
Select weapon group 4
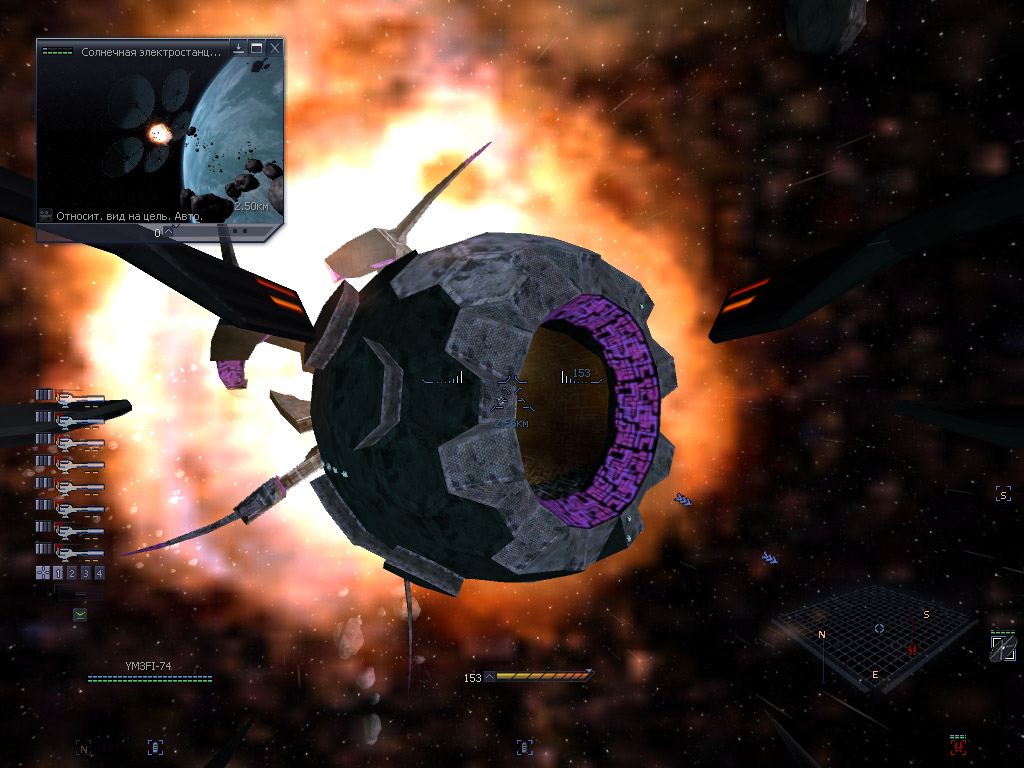[99, 573]
